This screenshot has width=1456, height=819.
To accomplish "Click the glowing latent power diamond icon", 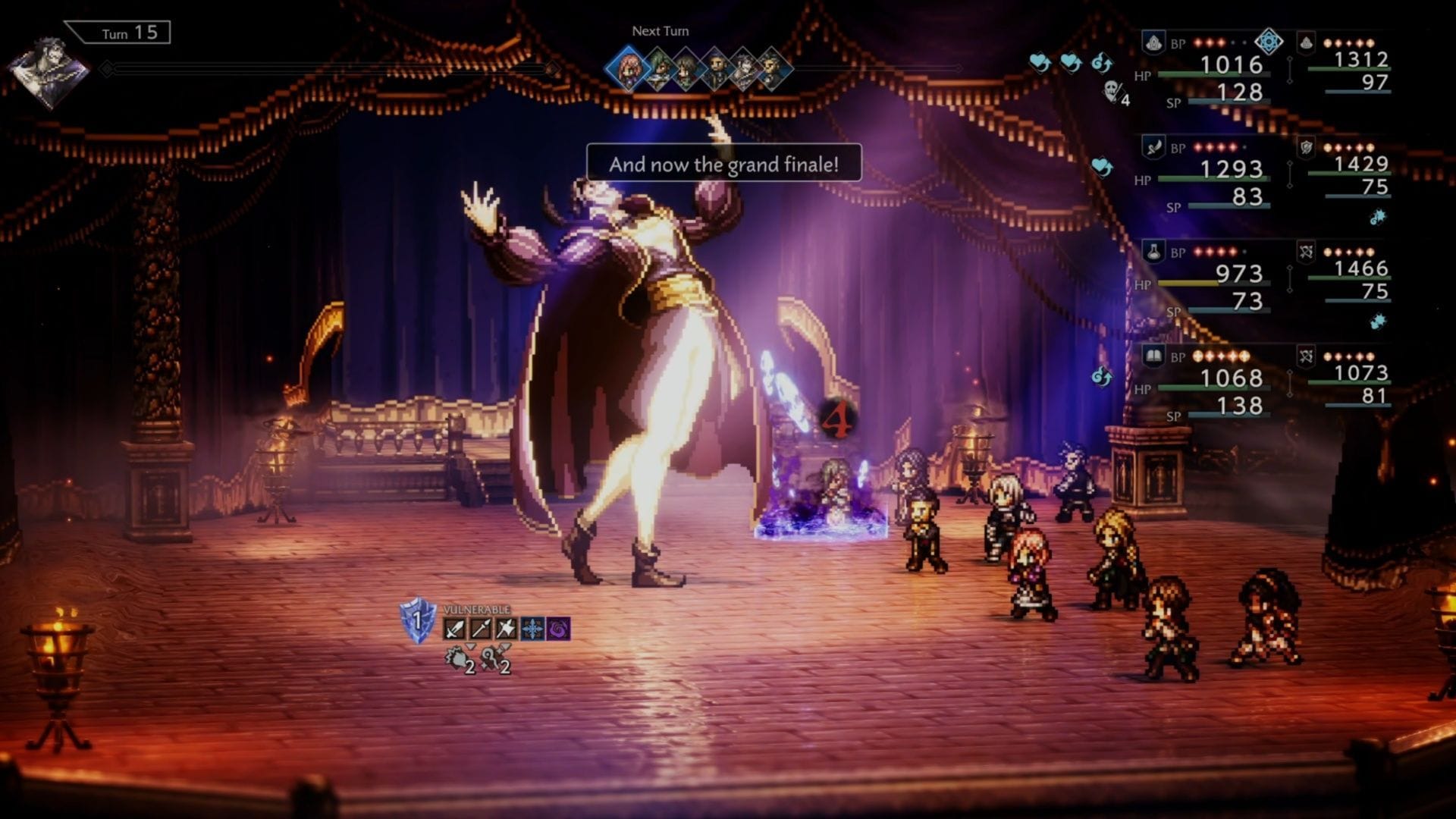I will point(1269,42).
